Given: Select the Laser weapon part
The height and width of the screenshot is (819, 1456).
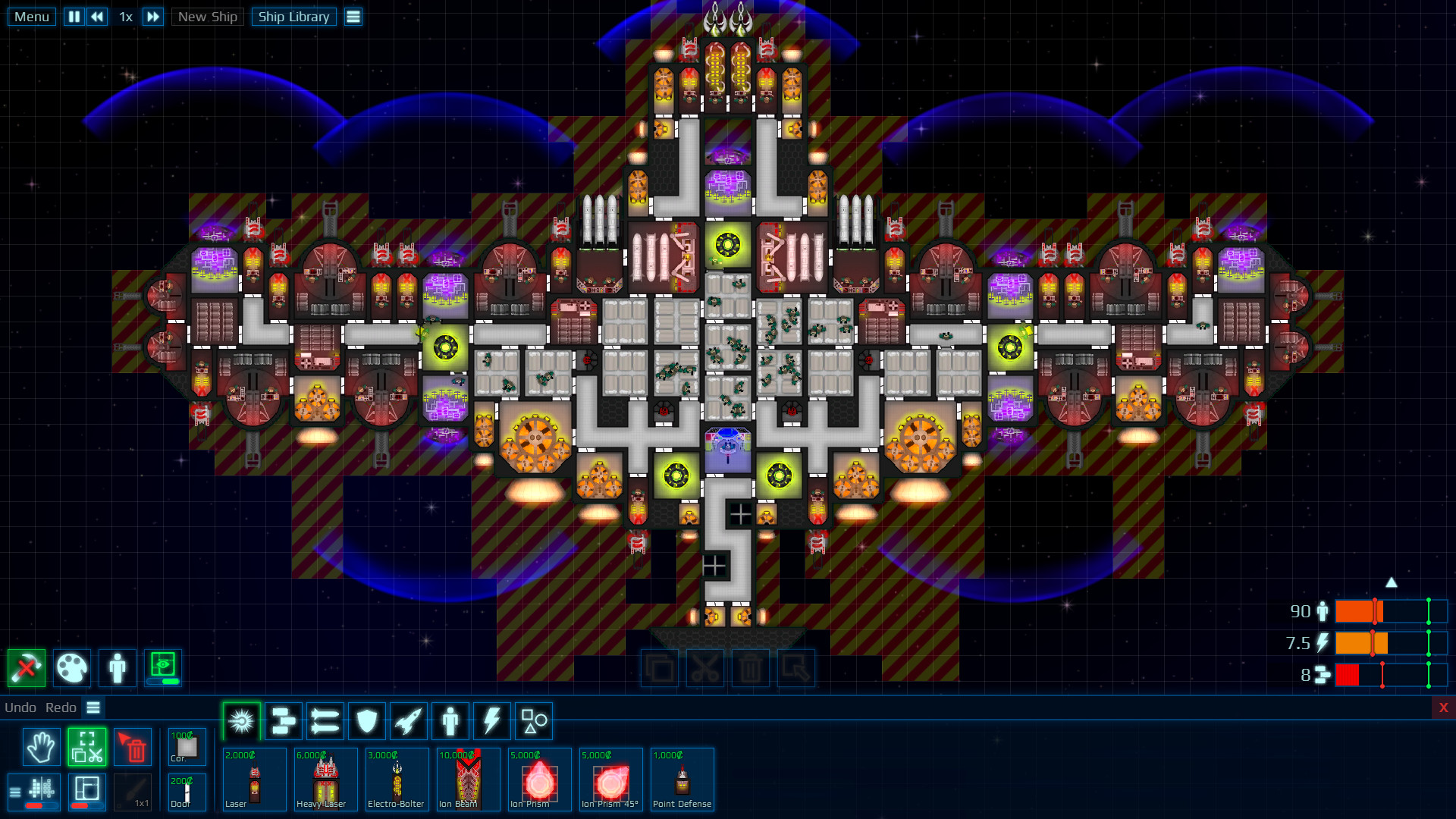Looking at the screenshot, I should [x=254, y=780].
